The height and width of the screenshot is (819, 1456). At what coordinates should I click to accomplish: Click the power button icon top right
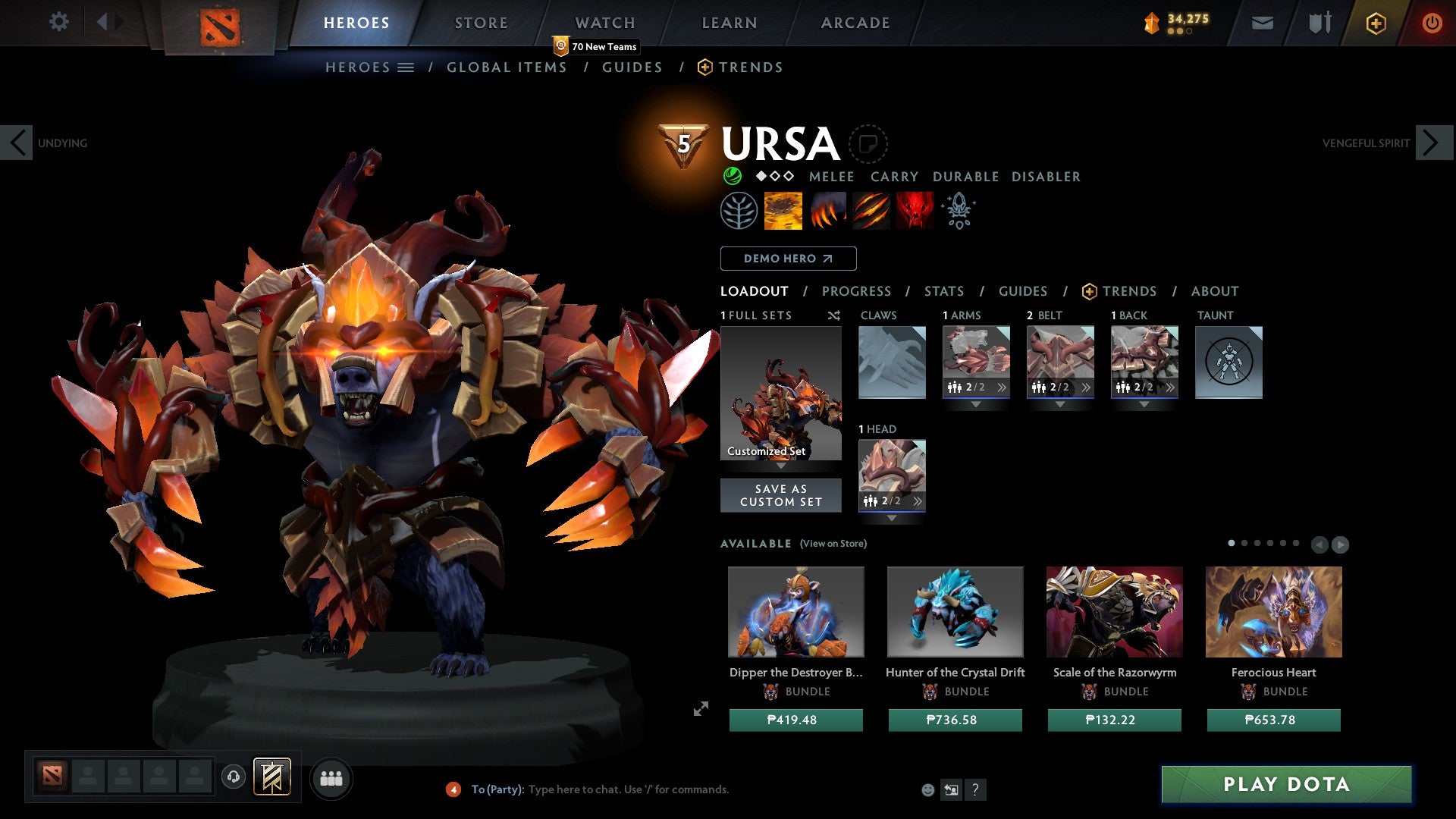1432,23
